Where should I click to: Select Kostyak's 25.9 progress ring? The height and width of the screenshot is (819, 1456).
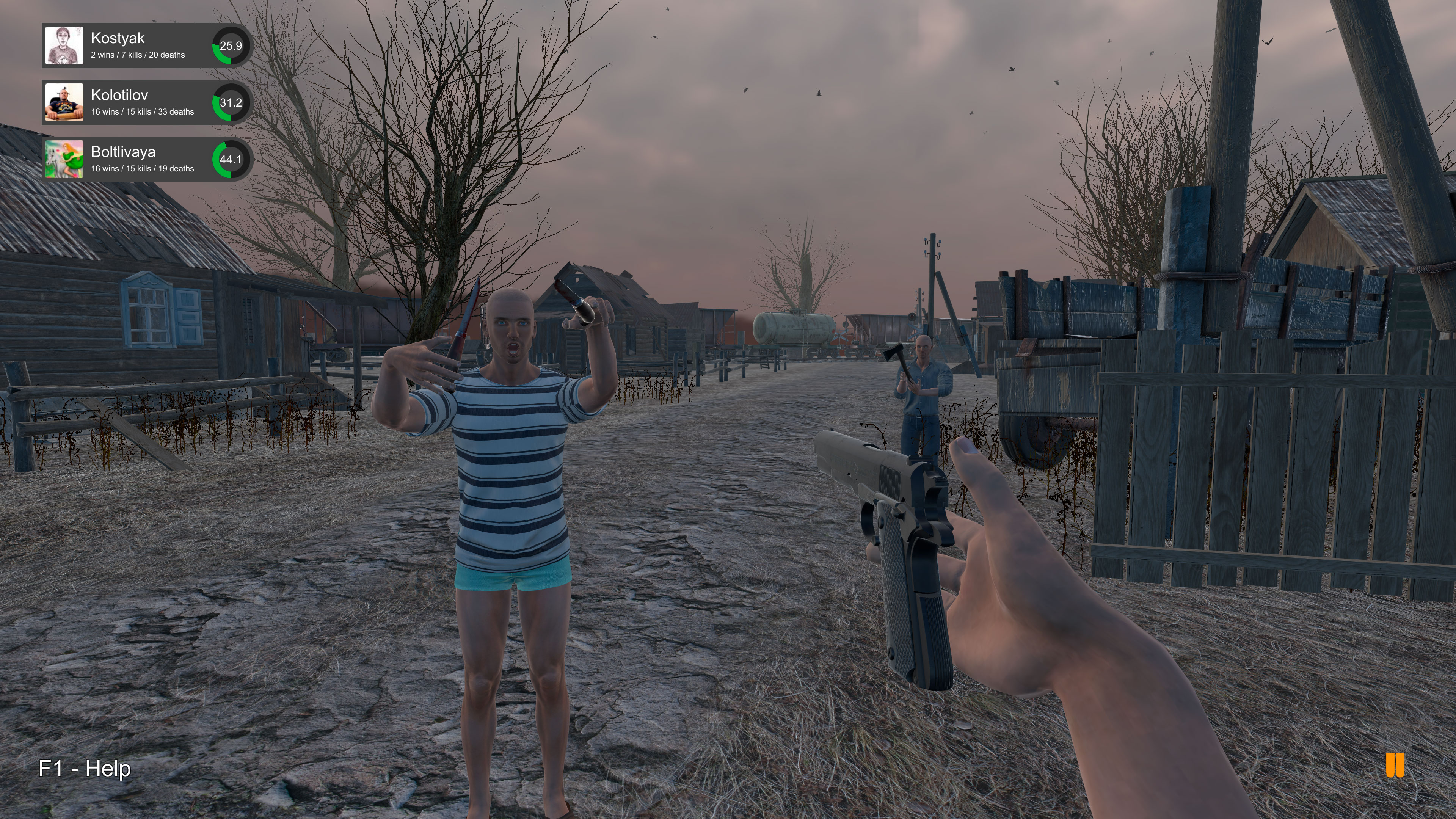pyautogui.click(x=231, y=47)
